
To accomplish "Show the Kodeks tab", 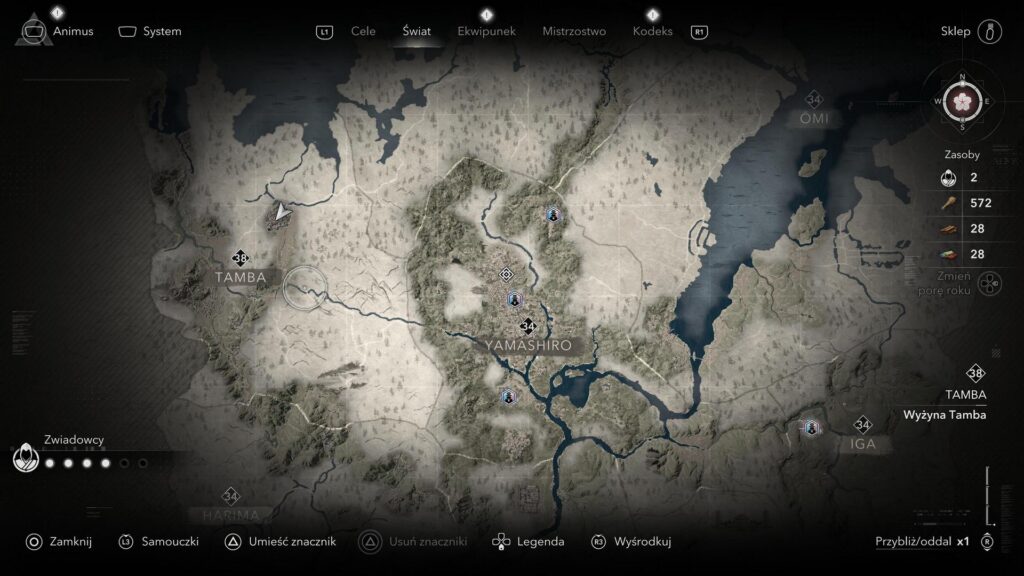I will point(652,31).
